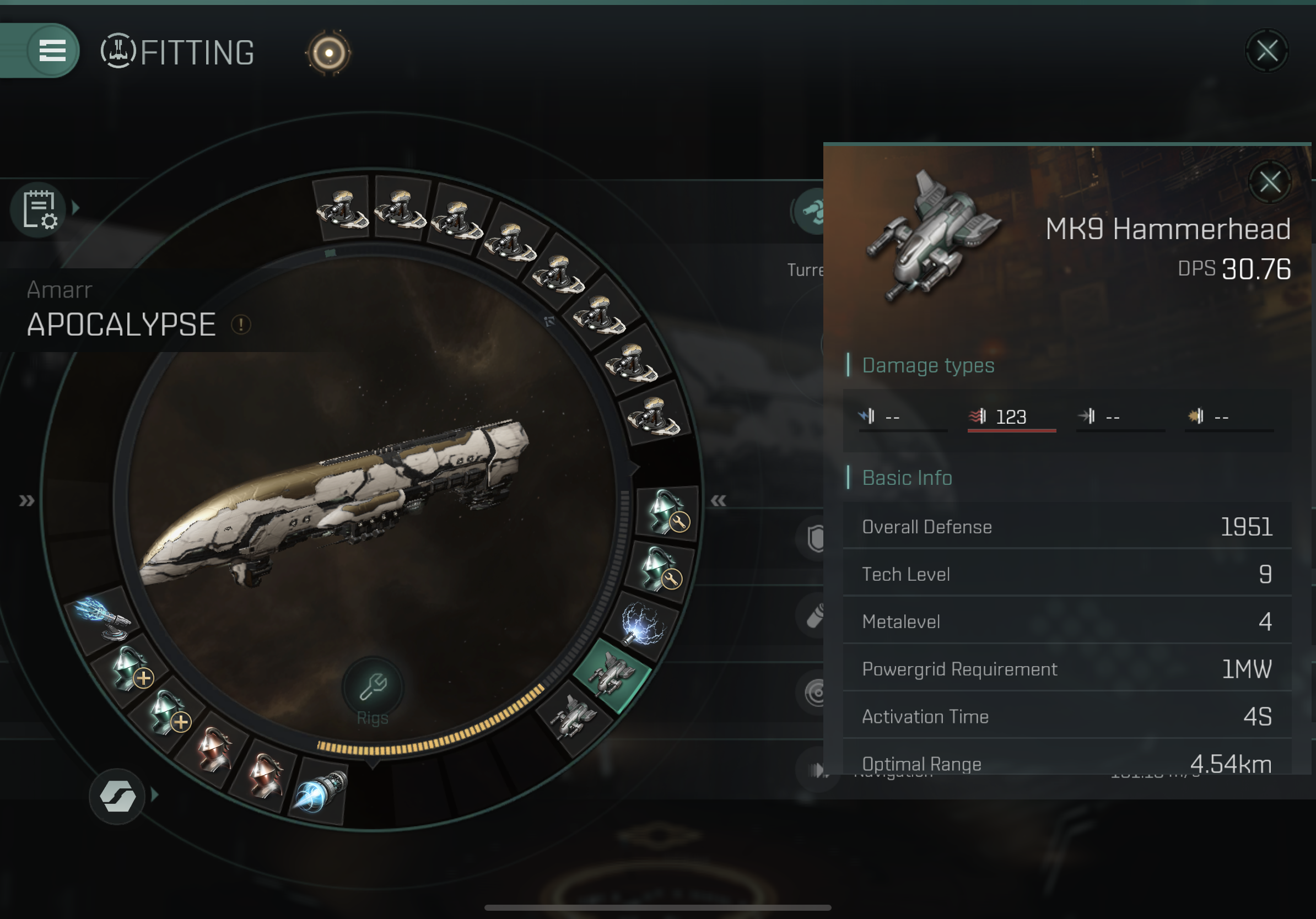Open the fitting presets clipboard icon
The height and width of the screenshot is (919, 1316).
pyautogui.click(x=39, y=209)
